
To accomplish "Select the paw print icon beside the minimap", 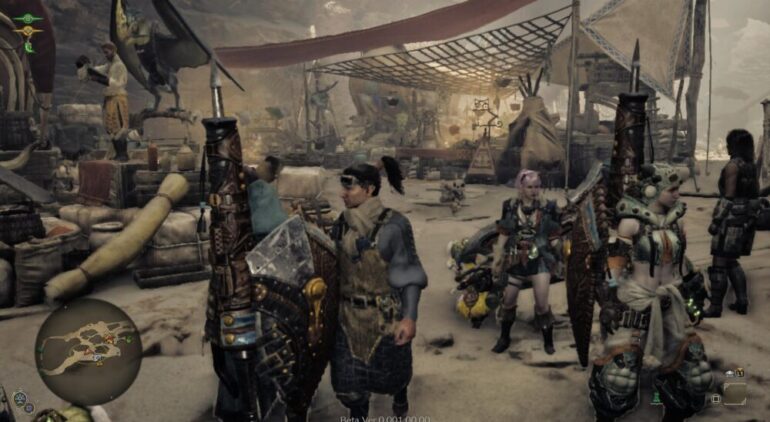I will coord(19,399).
